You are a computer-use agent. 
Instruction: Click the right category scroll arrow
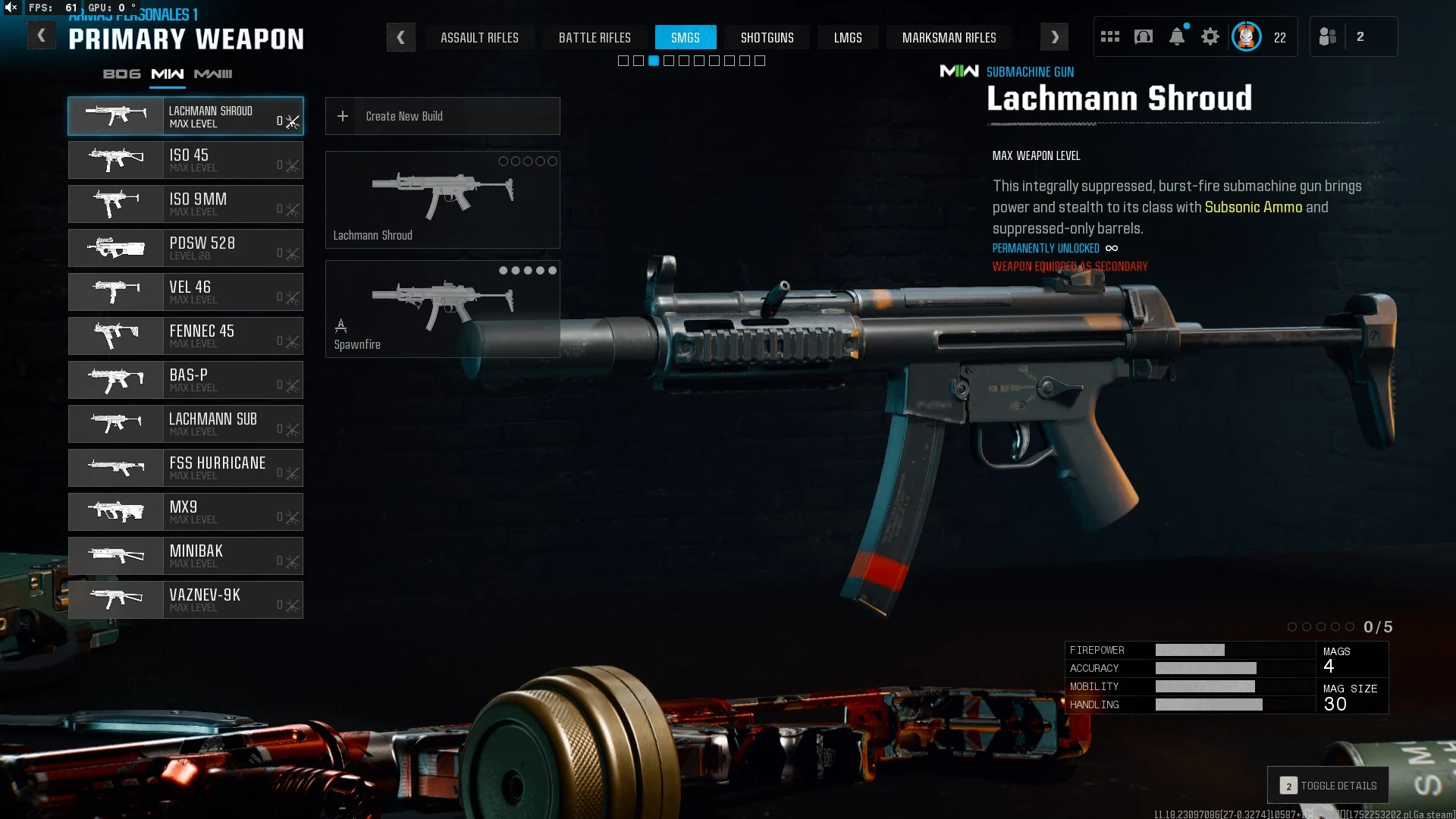point(1054,37)
